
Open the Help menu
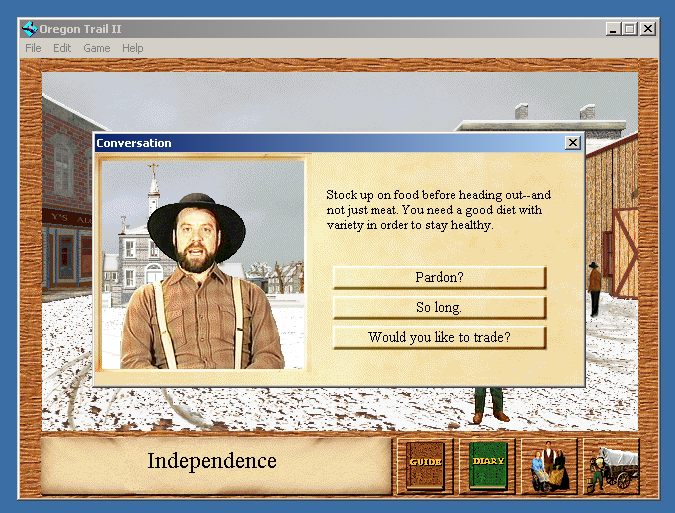point(133,48)
